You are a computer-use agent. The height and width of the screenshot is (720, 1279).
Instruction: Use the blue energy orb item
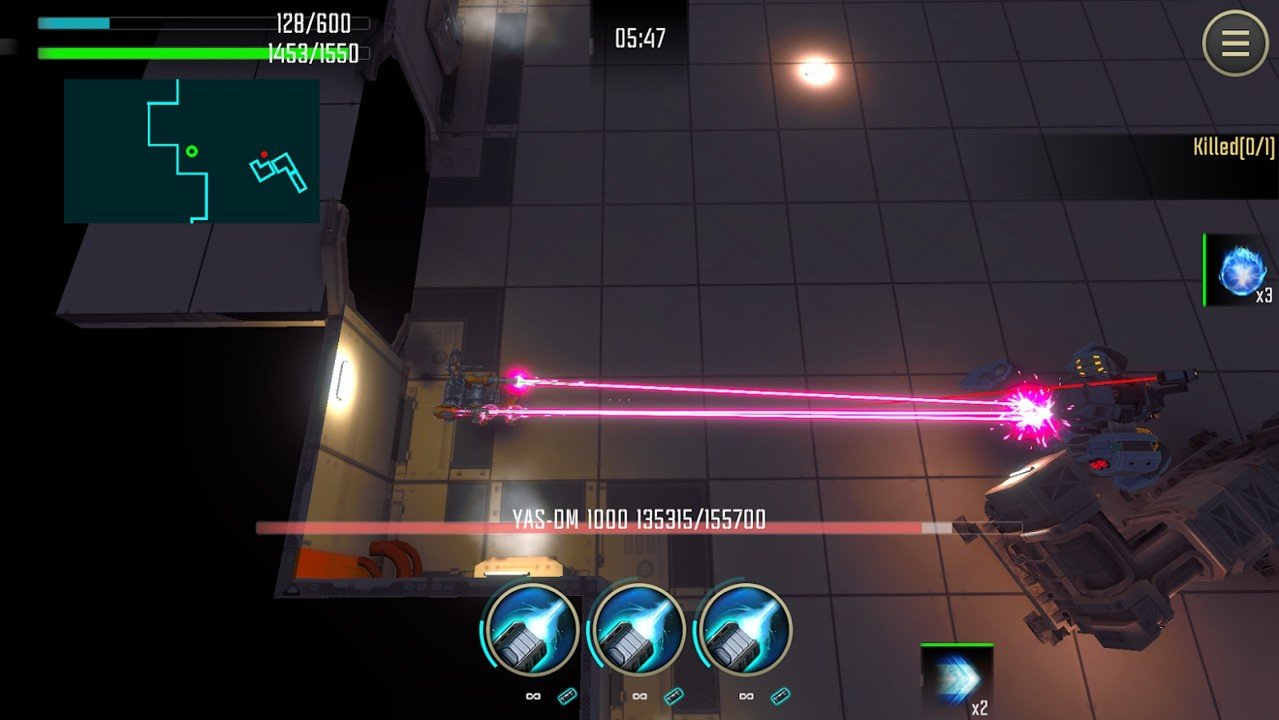[x=1240, y=270]
